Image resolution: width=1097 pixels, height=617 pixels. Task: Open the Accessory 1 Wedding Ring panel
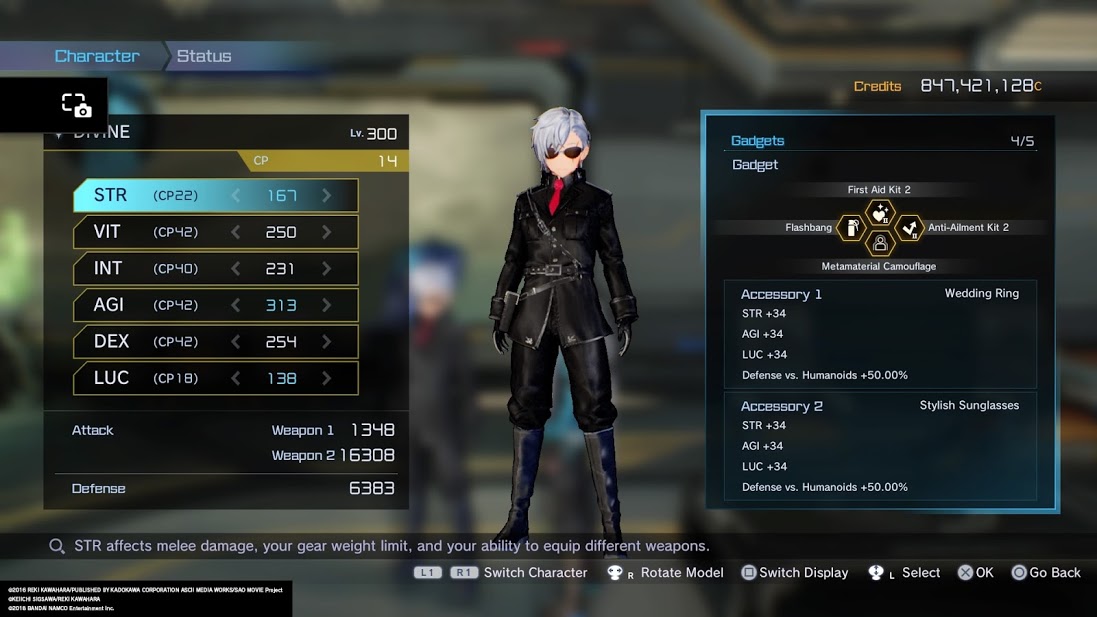click(x=880, y=334)
